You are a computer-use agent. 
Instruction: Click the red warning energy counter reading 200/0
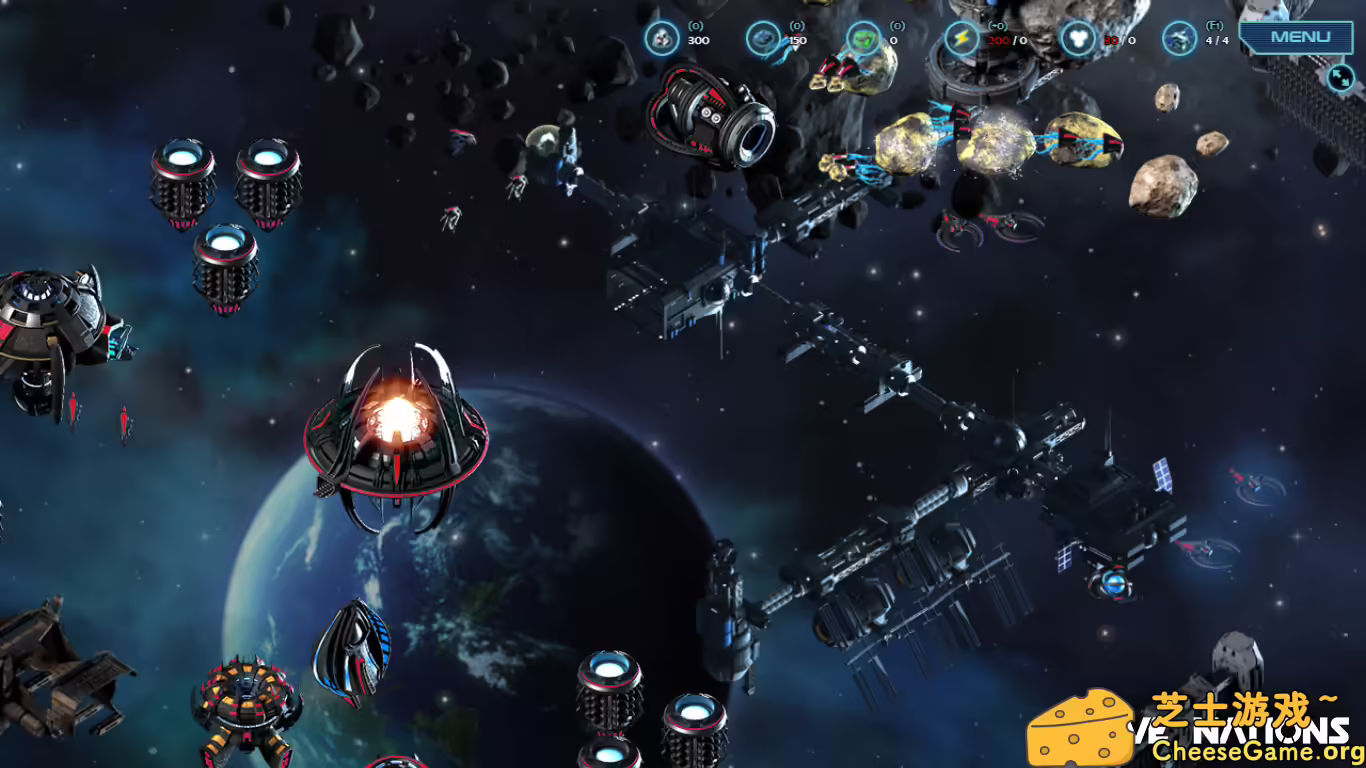[x=1003, y=41]
